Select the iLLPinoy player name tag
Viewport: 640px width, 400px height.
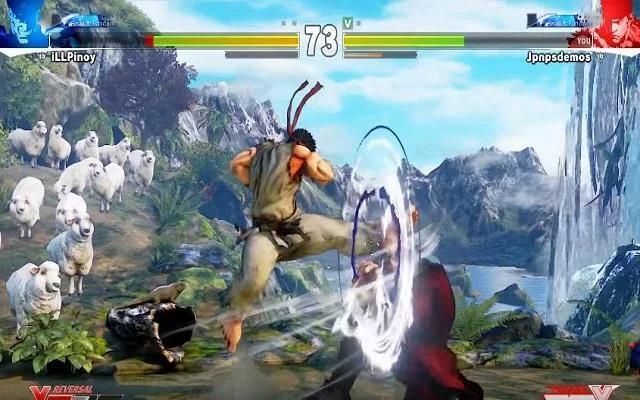tap(75, 57)
